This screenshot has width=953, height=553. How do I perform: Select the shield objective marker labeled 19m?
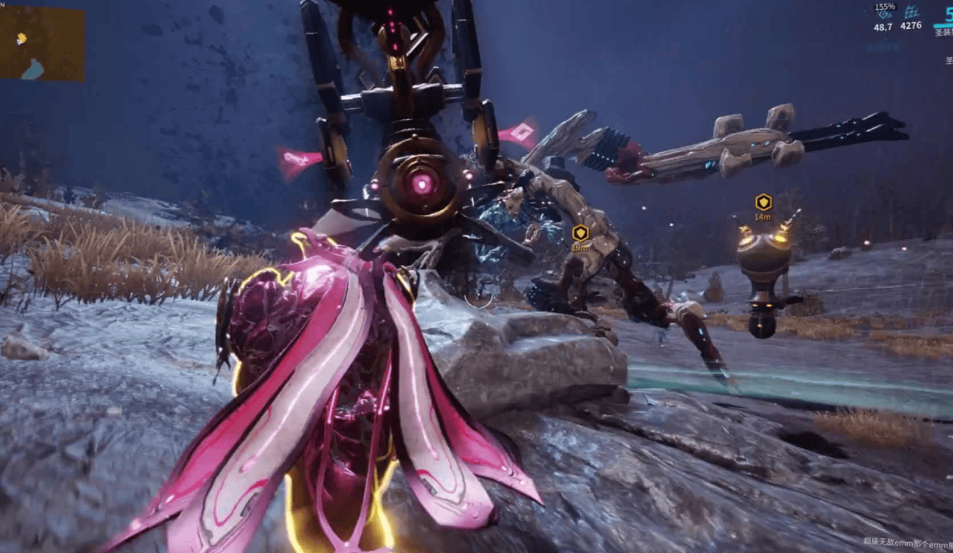[x=580, y=233]
